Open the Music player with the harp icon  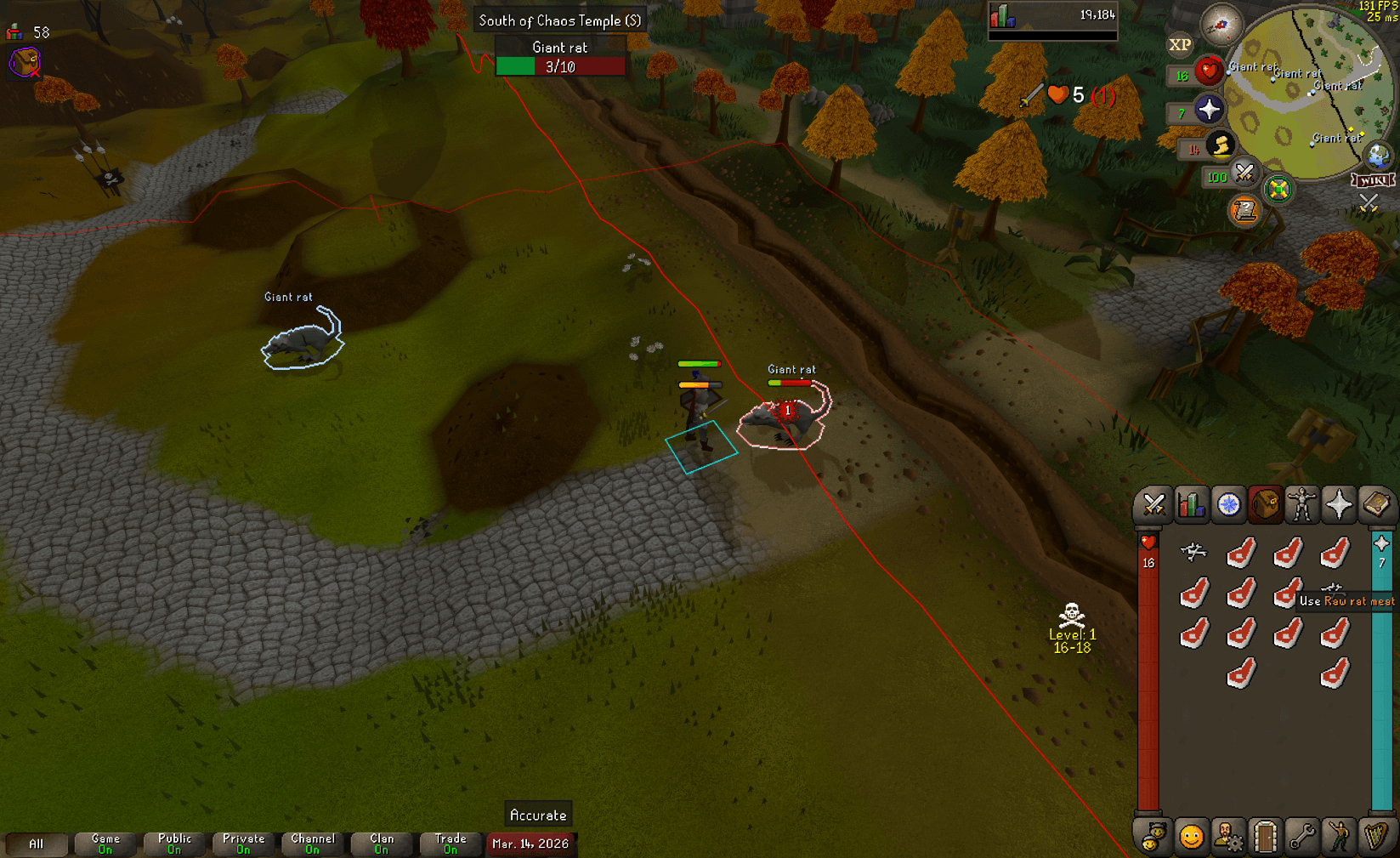[1376, 837]
